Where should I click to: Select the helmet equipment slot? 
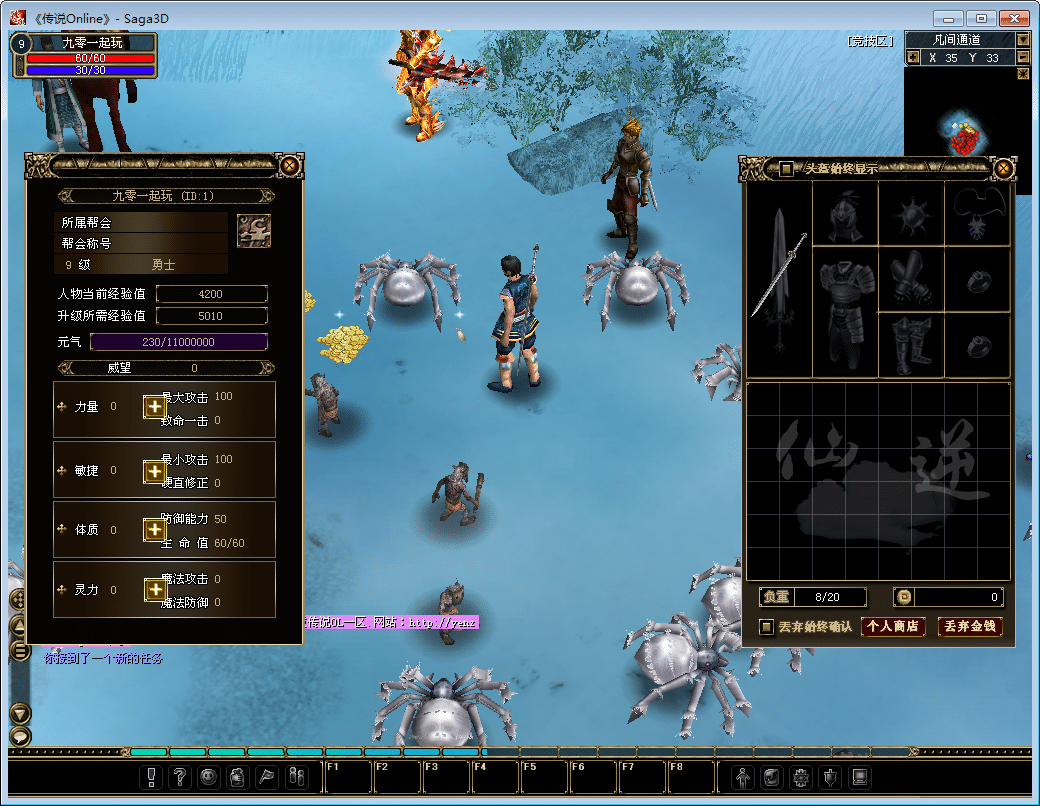(x=845, y=213)
